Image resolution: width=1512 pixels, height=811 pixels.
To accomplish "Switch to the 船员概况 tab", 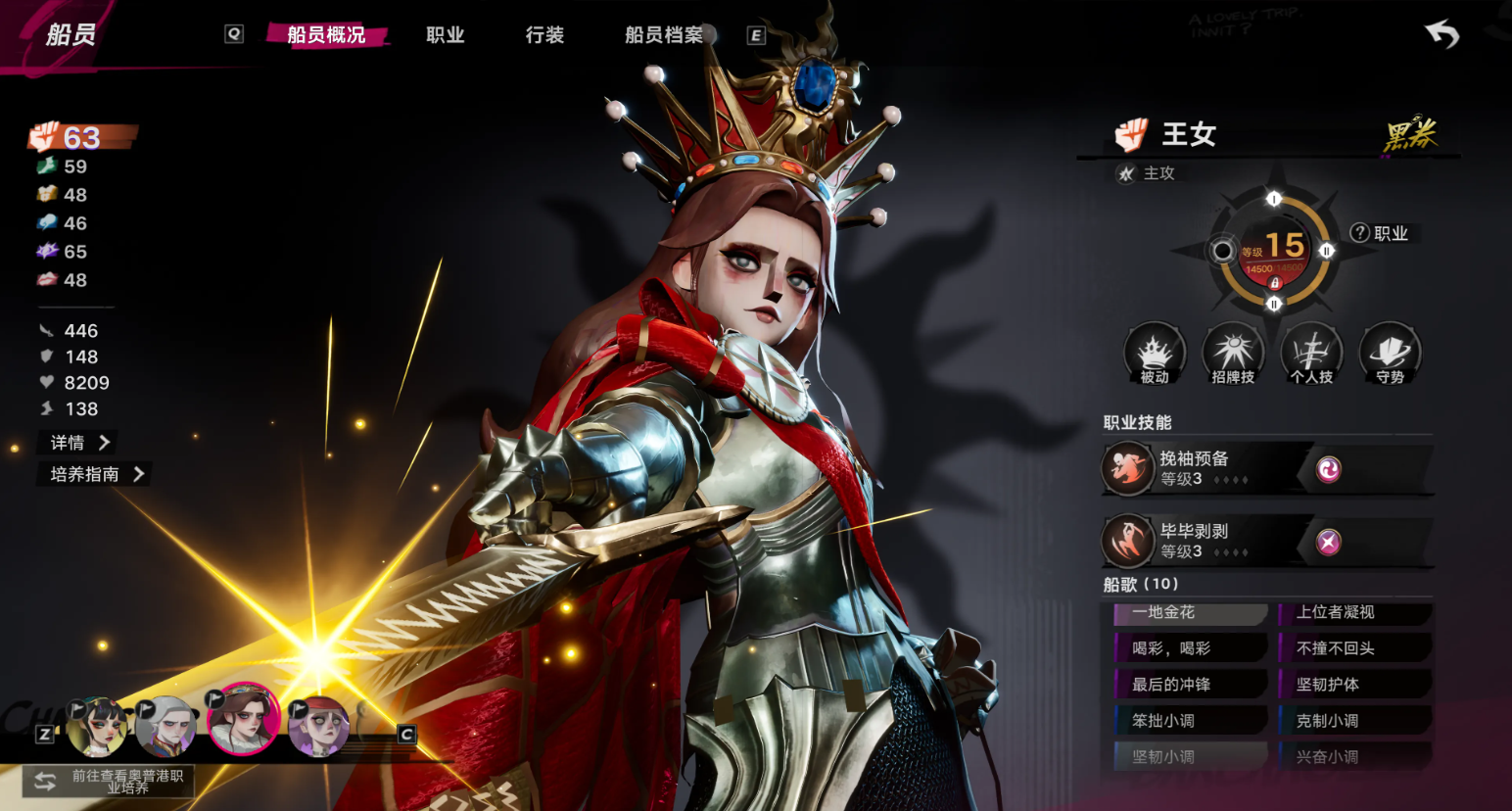I will point(326,35).
